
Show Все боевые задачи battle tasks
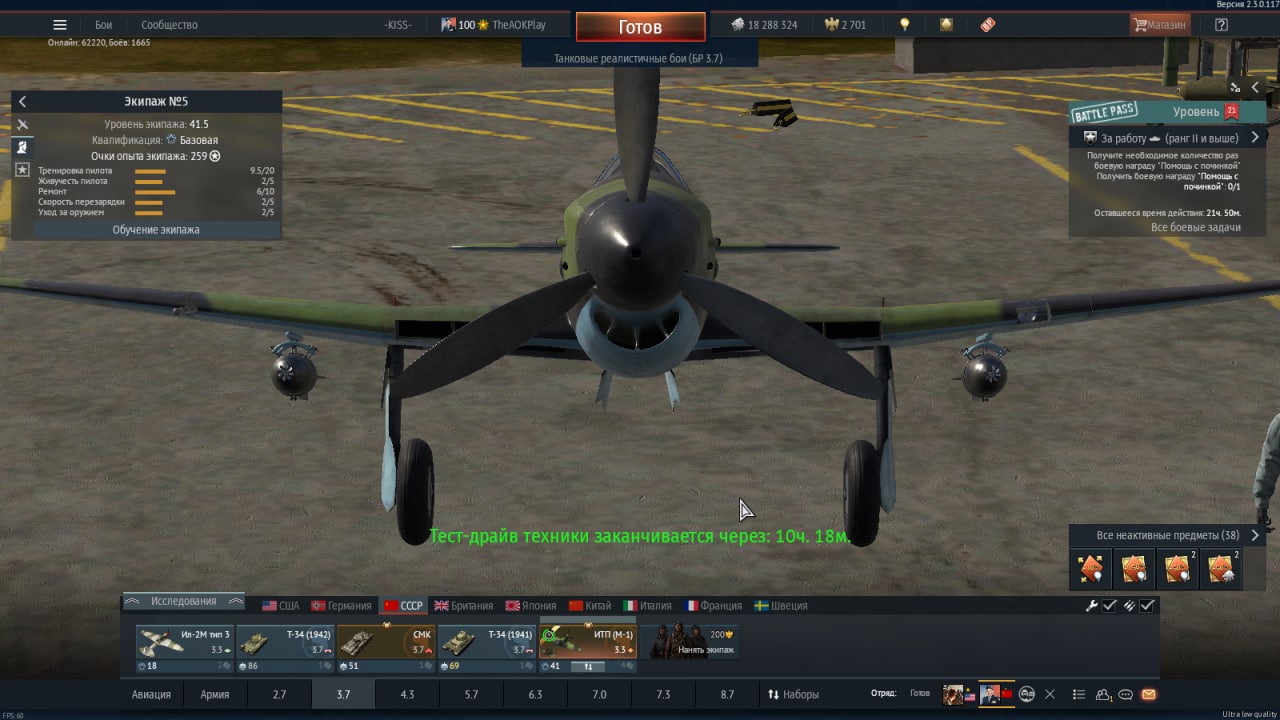tap(1195, 228)
